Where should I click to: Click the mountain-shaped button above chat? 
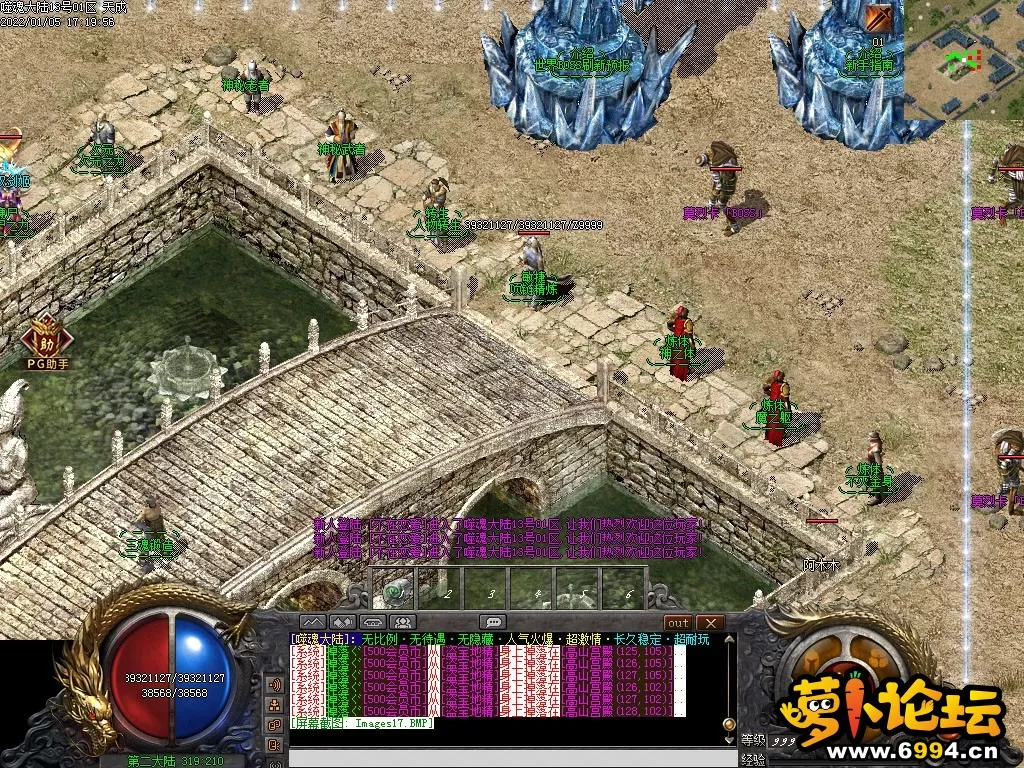(x=314, y=623)
